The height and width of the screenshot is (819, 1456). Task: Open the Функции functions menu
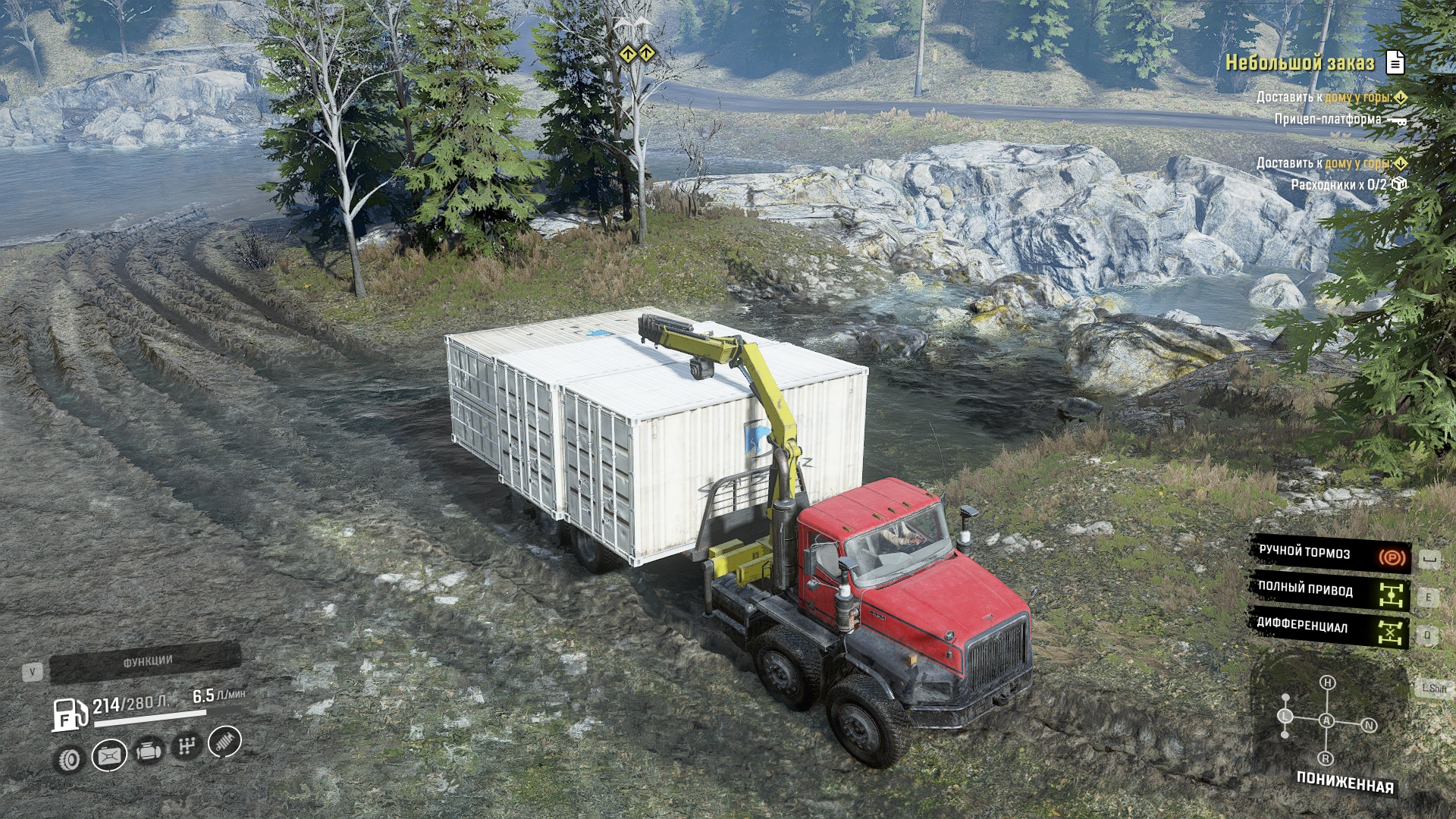click(146, 663)
